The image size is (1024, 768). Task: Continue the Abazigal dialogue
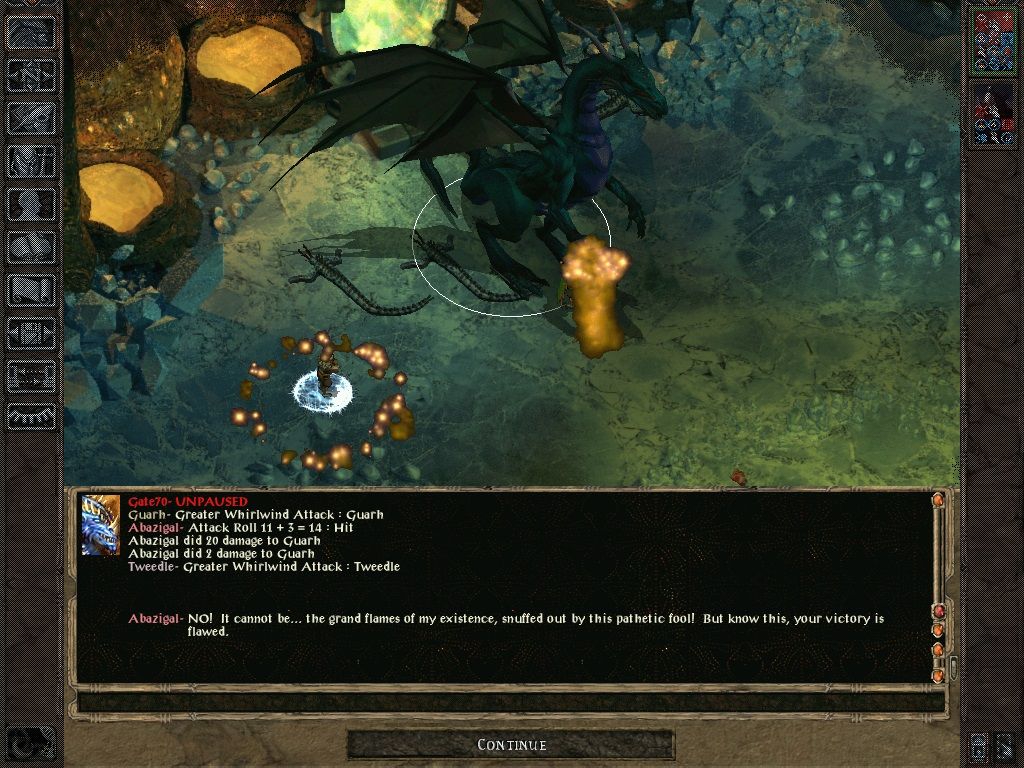(511, 745)
